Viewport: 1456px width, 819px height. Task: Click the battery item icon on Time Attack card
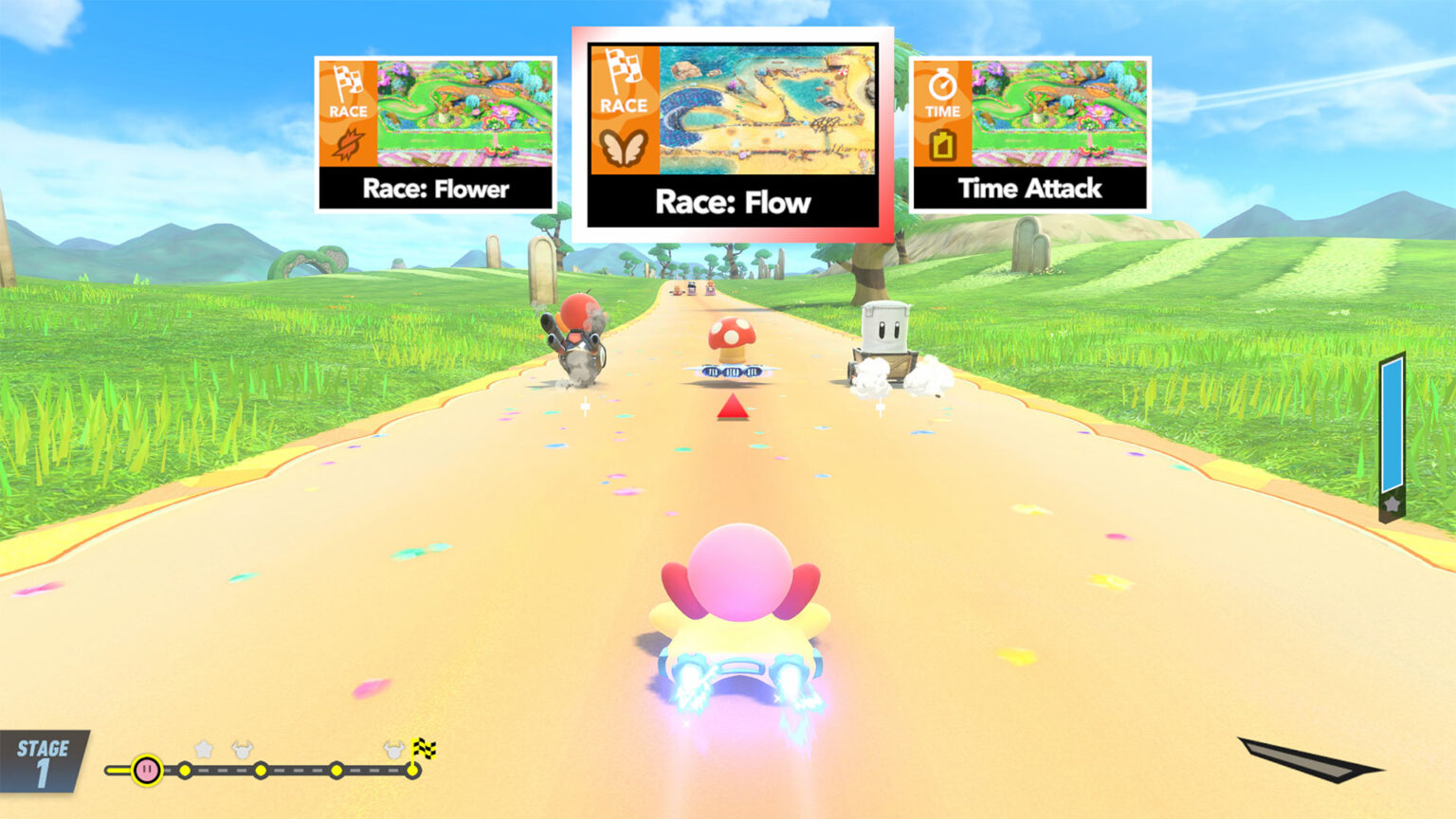941,147
